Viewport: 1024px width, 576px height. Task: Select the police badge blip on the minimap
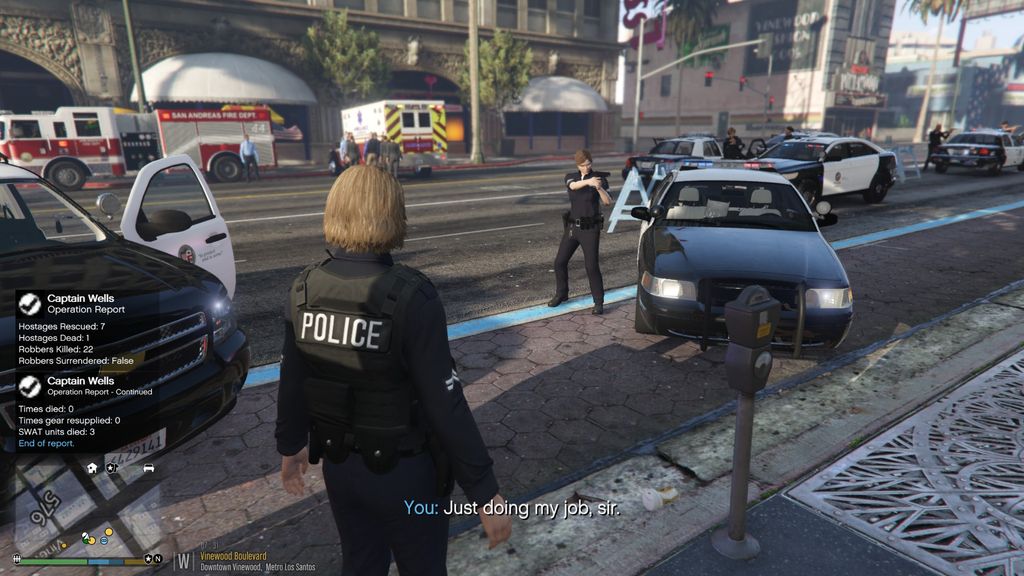[111, 467]
